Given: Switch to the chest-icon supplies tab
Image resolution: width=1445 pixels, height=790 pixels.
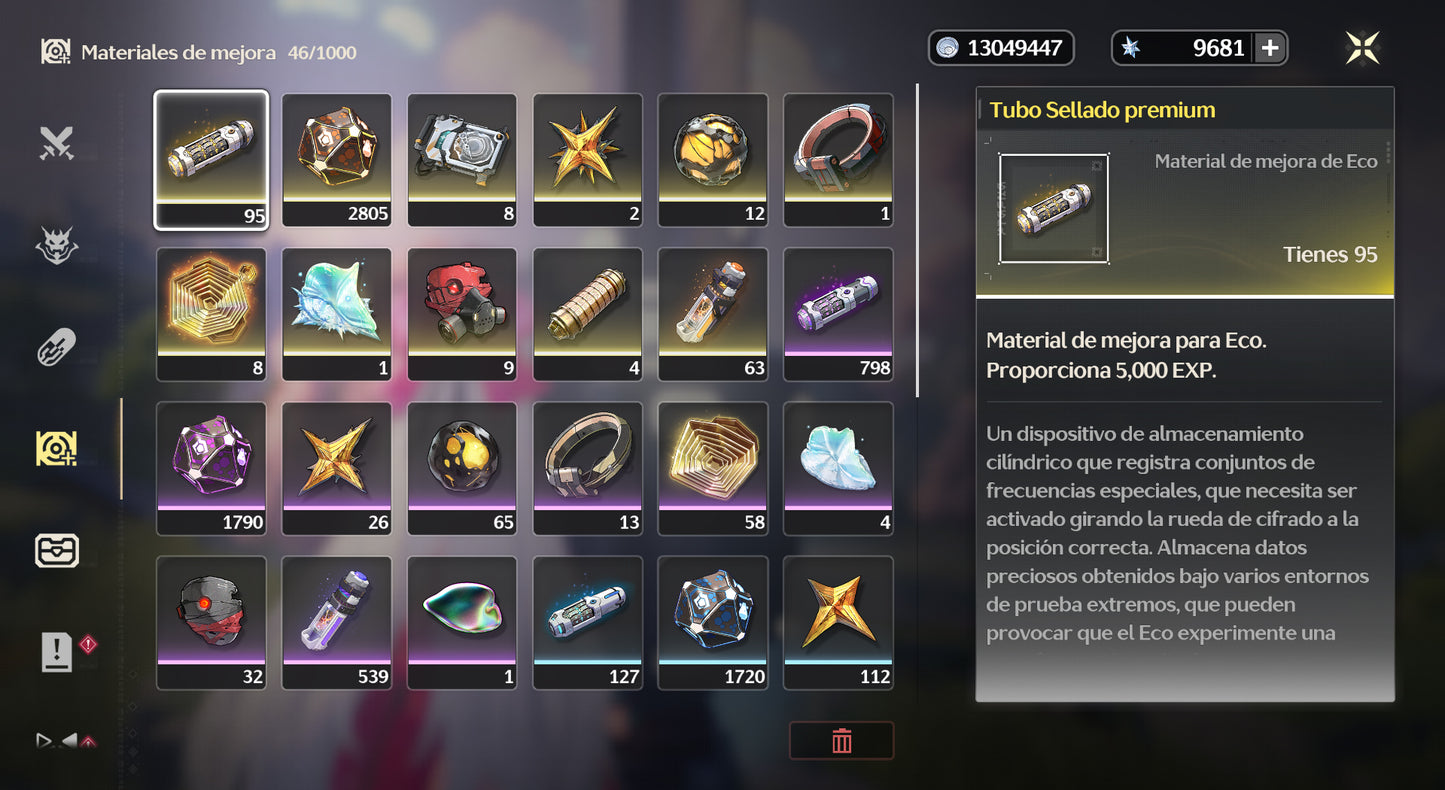Looking at the screenshot, I should pos(57,551).
